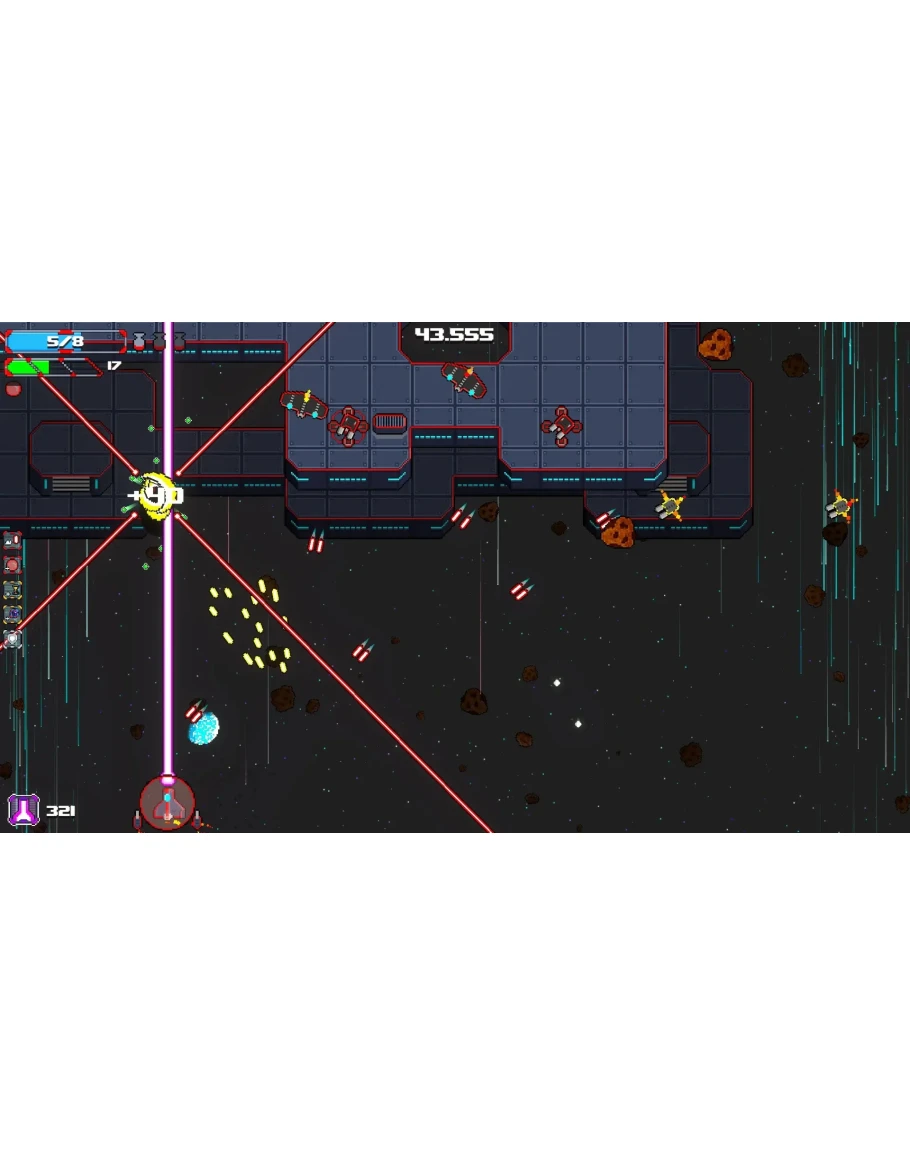The width and height of the screenshot is (910, 1155).
Task: Select the purple swirl upgrade icon
Action: pyautogui.click(x=13, y=613)
